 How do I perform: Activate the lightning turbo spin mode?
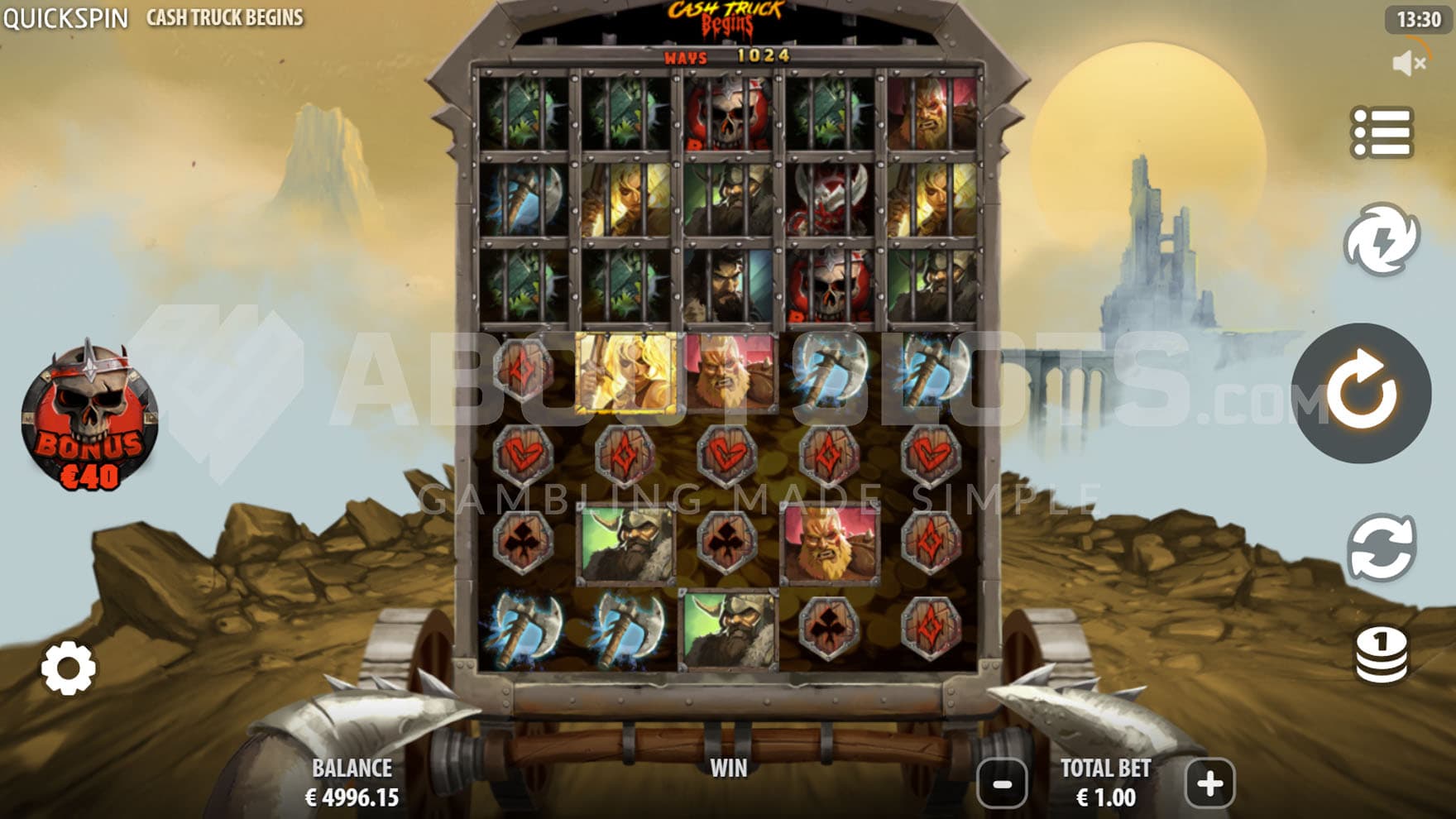pos(1381,240)
